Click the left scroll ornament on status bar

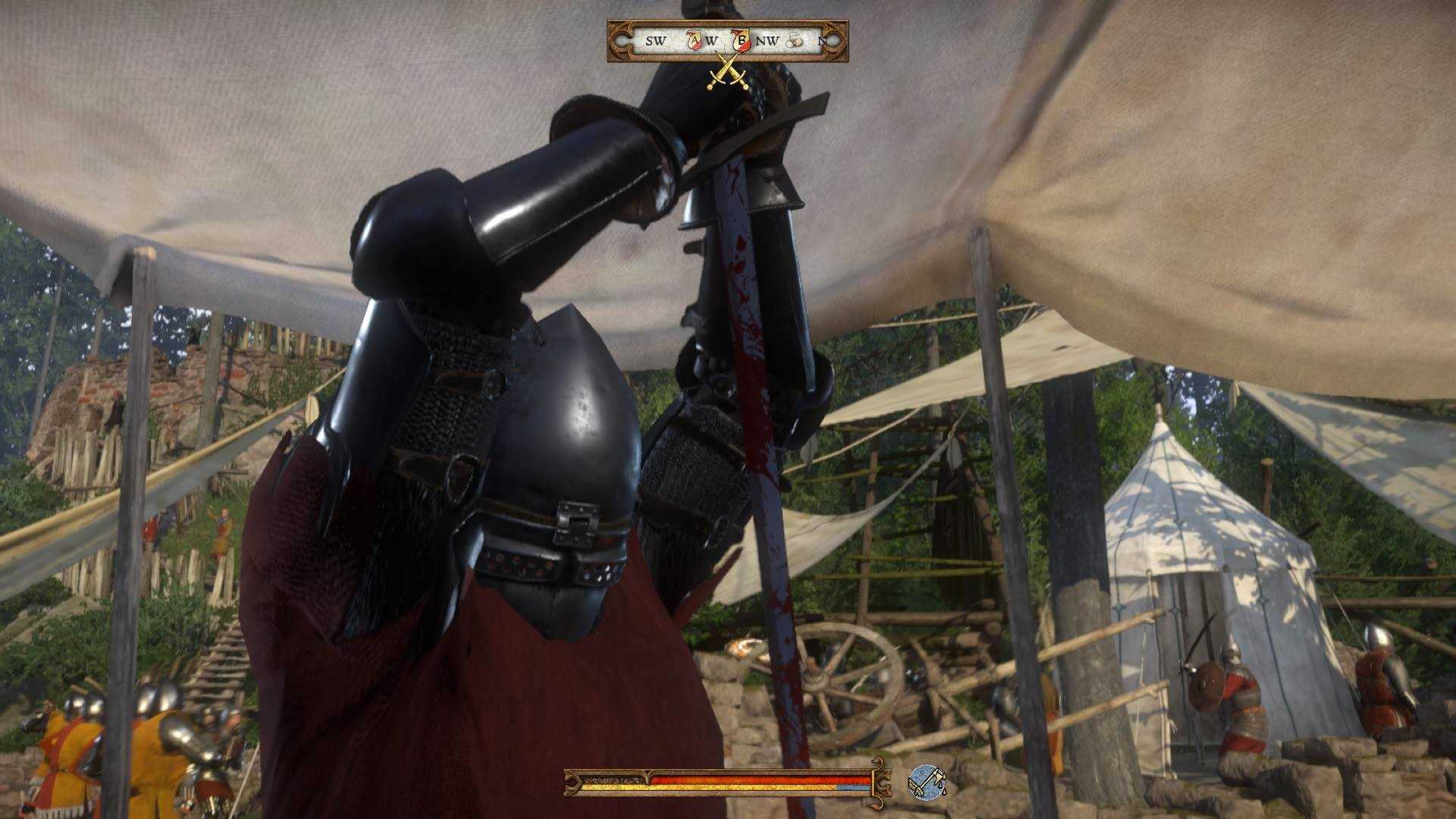(x=571, y=782)
